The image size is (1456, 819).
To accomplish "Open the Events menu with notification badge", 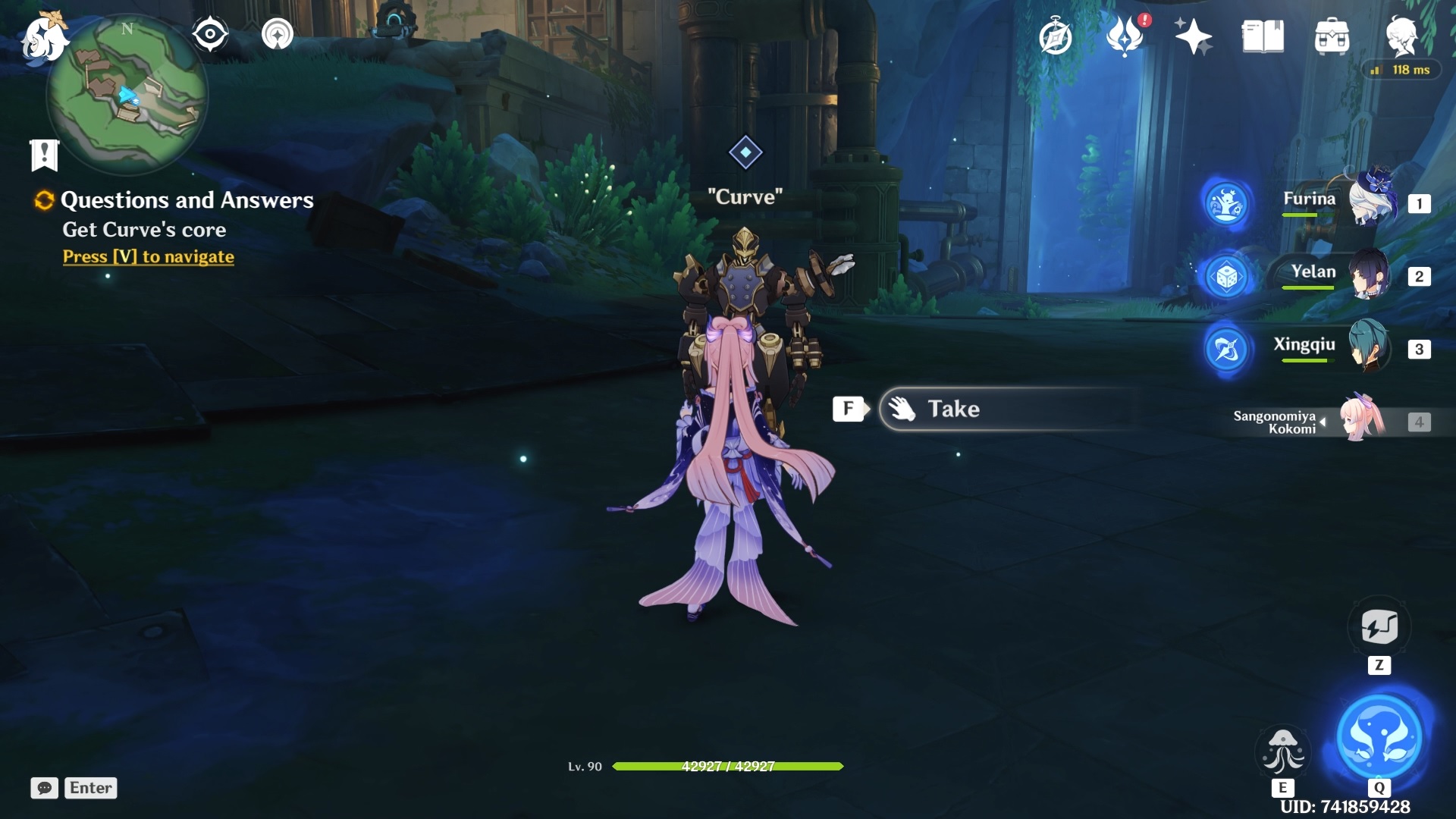I will tap(1125, 36).
